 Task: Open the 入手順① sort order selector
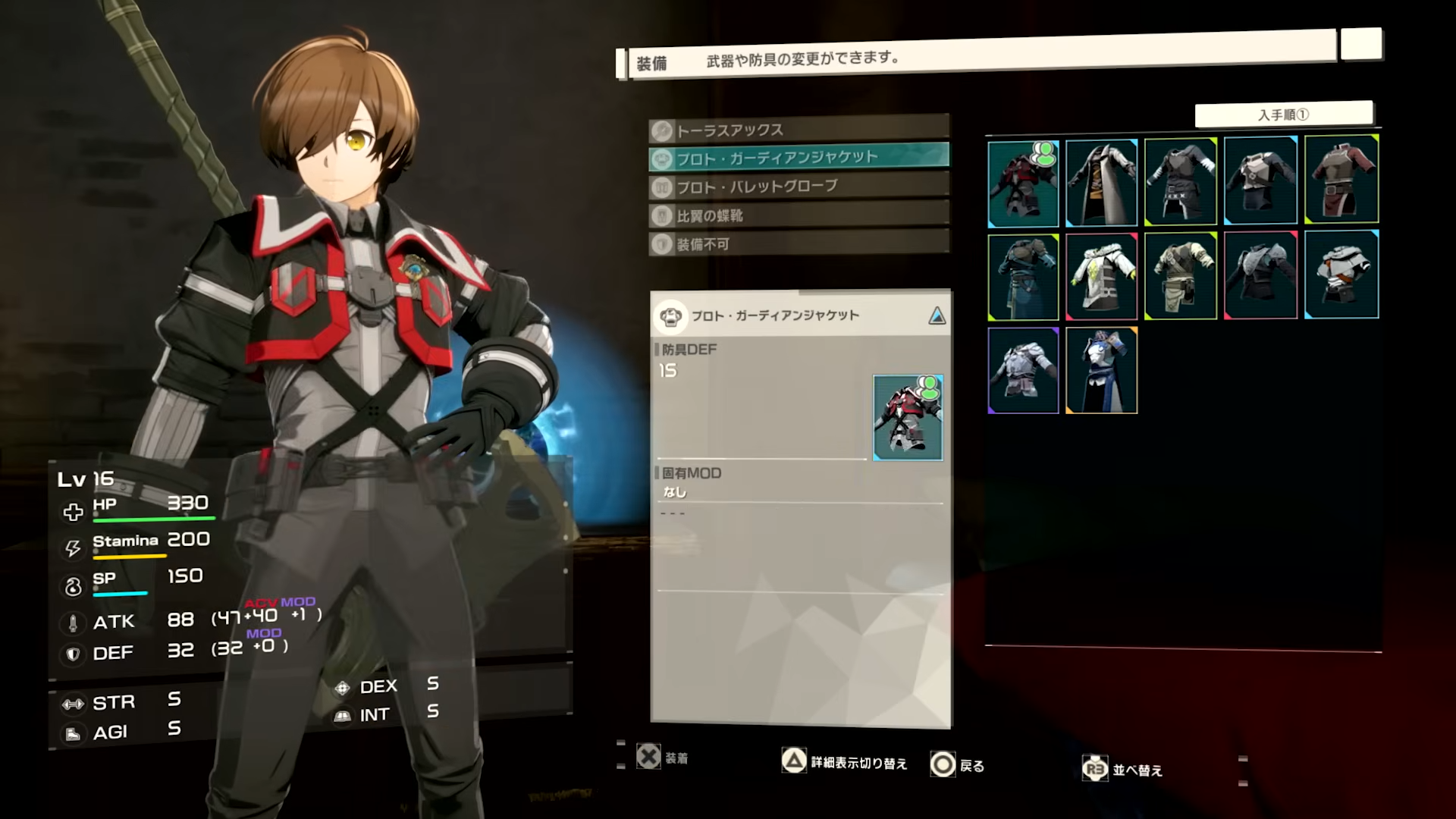[x=1285, y=114]
